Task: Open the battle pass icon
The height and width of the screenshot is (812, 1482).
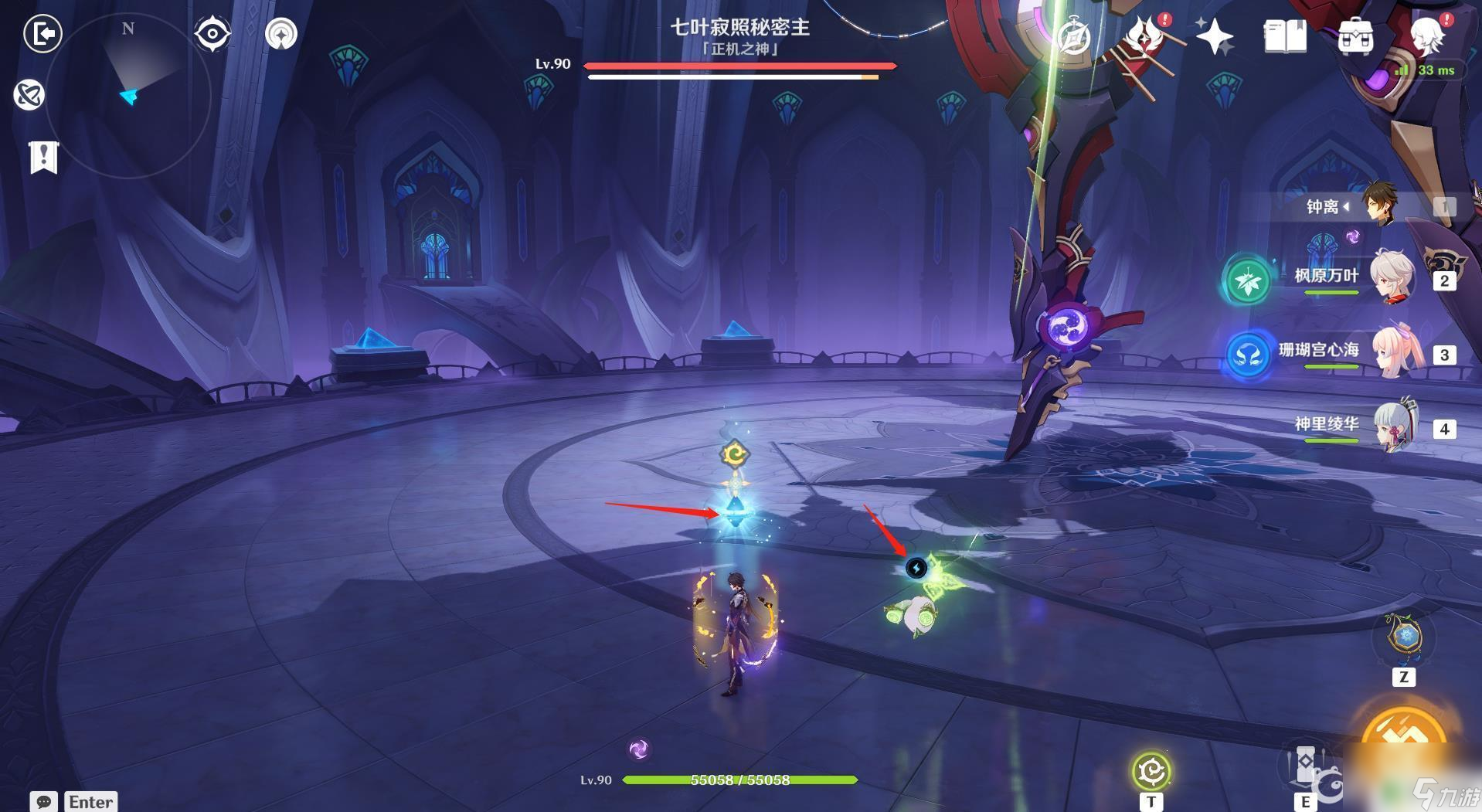Action: pos(1144,36)
